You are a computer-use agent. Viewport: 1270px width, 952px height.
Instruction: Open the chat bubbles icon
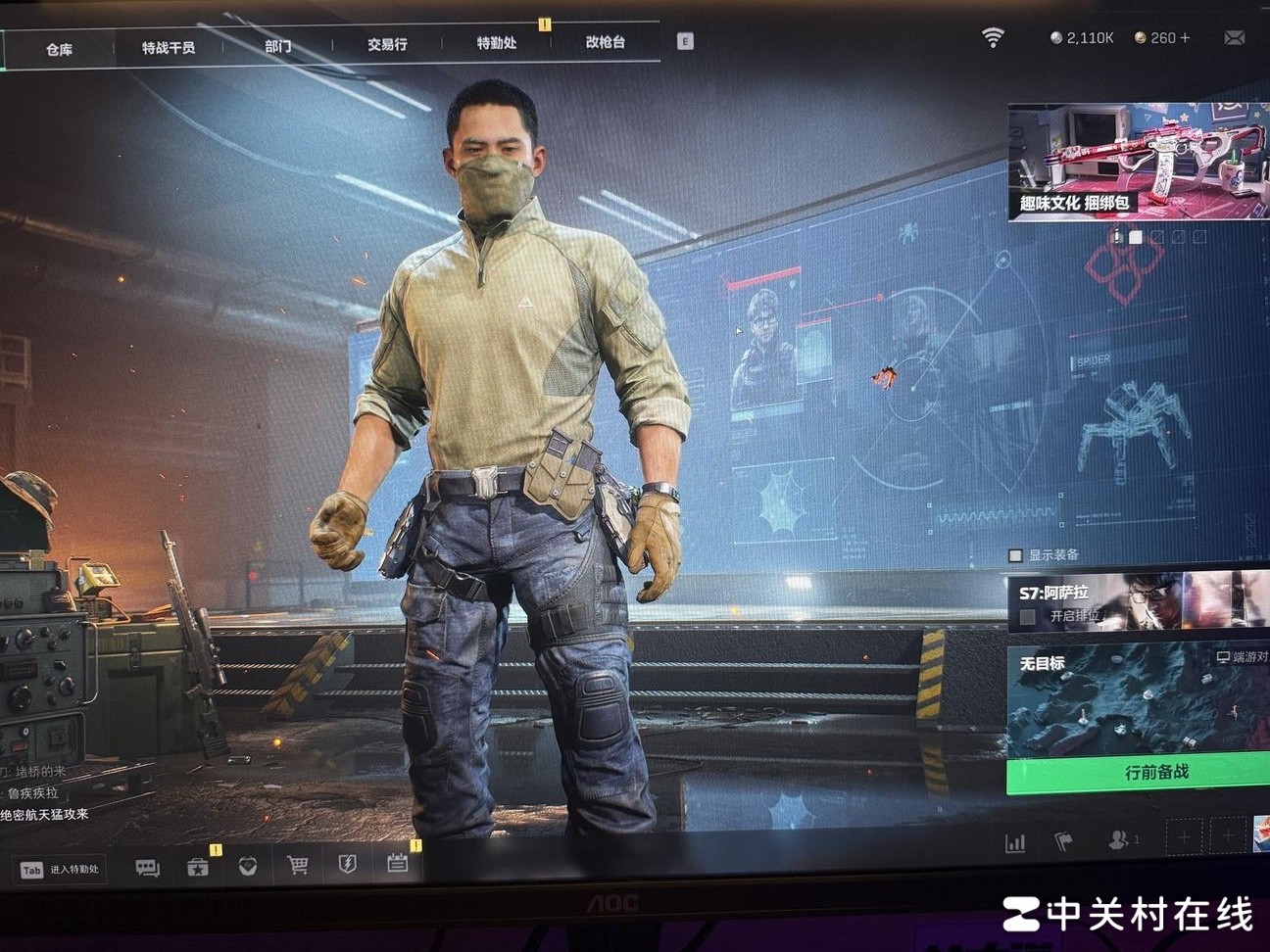click(x=148, y=868)
